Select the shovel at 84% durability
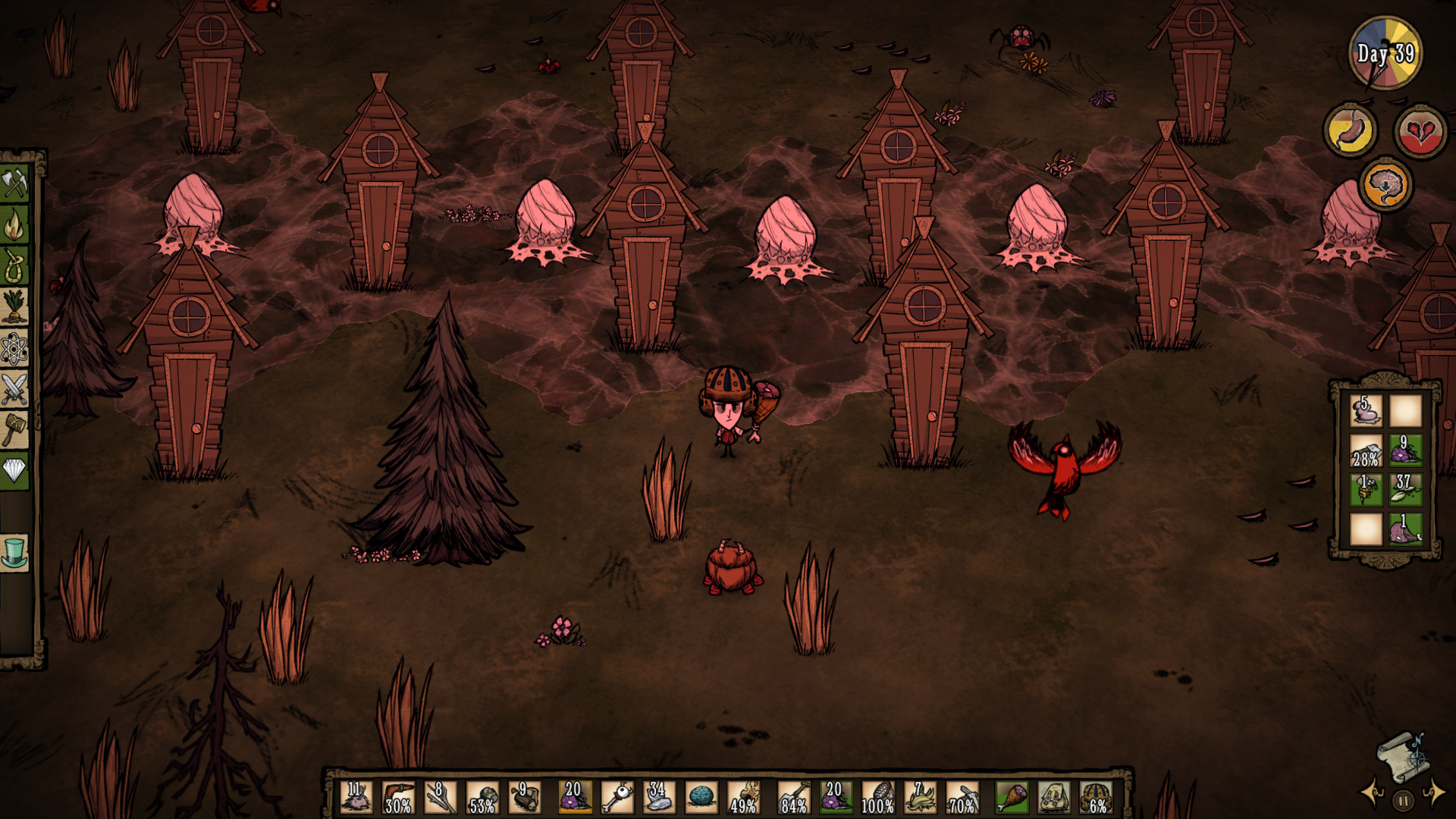 coord(793,798)
